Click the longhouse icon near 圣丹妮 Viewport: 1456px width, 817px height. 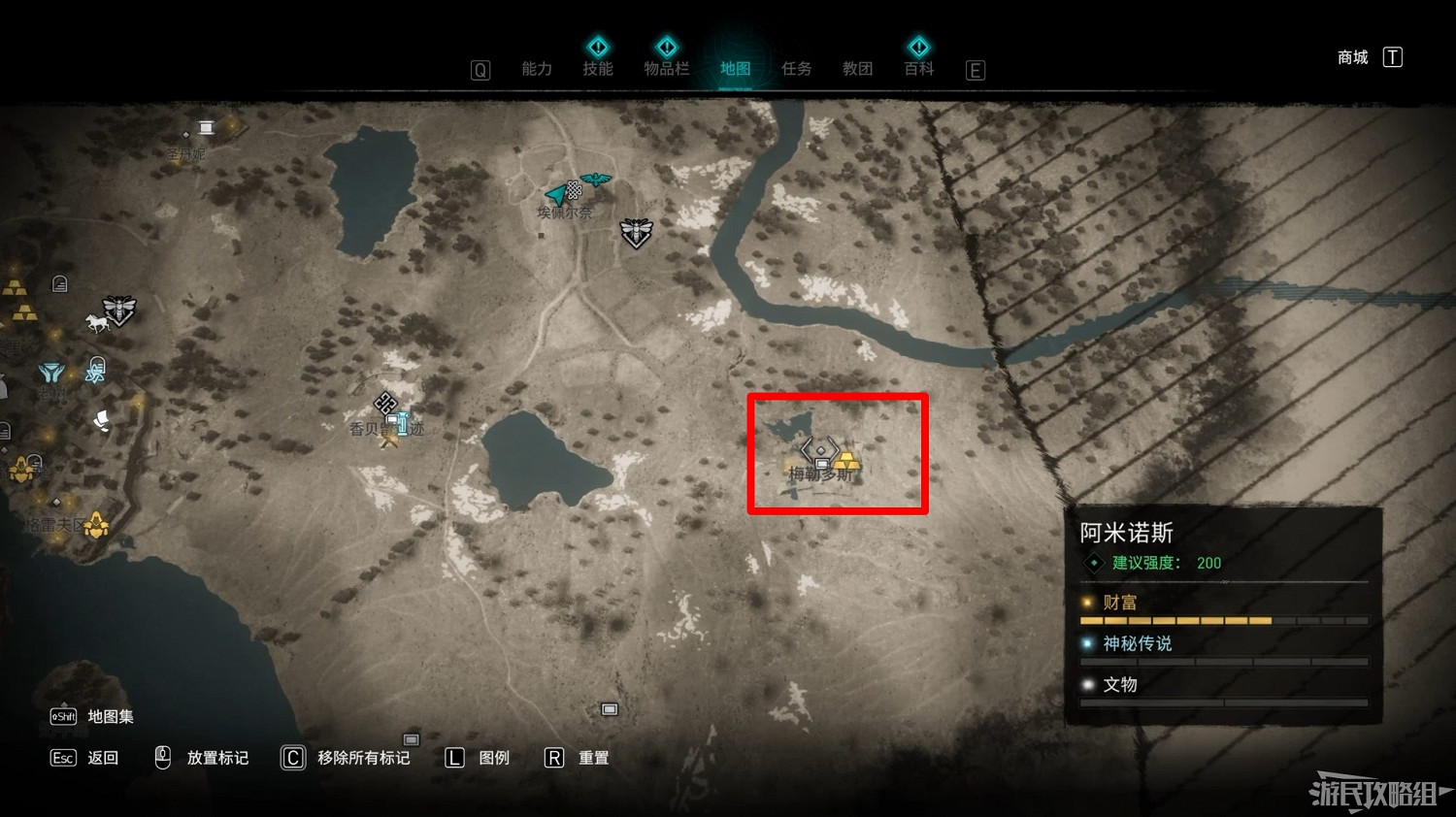tap(206, 127)
